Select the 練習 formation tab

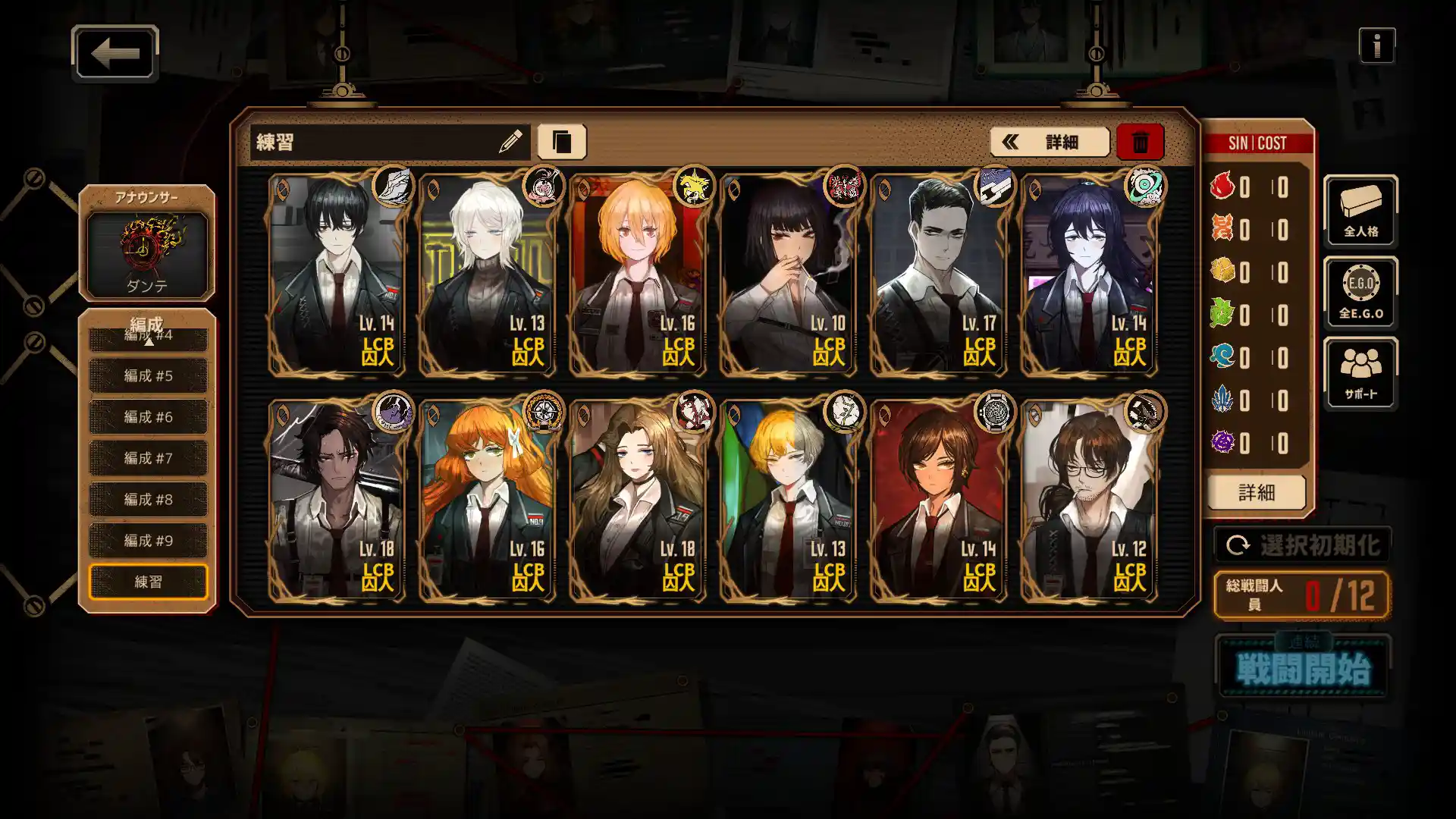[148, 582]
